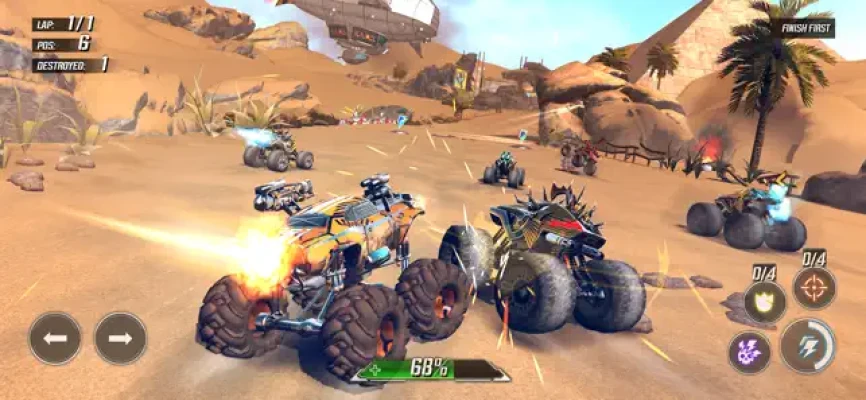Fire the orange crosshair weapon ability
This screenshot has height=400, width=866.
tap(814, 288)
